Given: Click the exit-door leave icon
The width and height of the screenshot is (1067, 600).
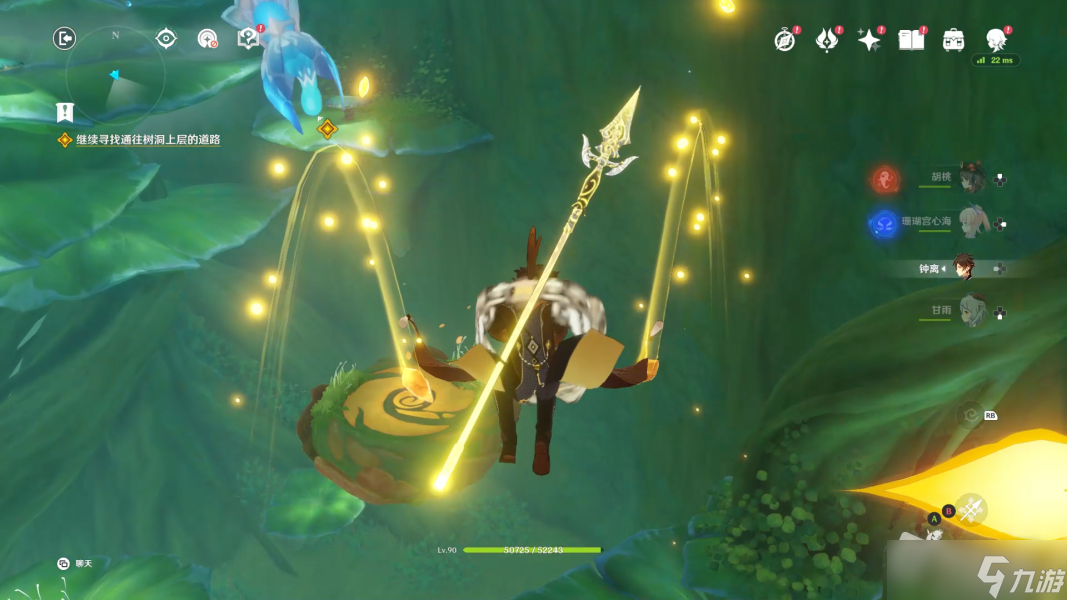Looking at the screenshot, I should (x=65, y=39).
